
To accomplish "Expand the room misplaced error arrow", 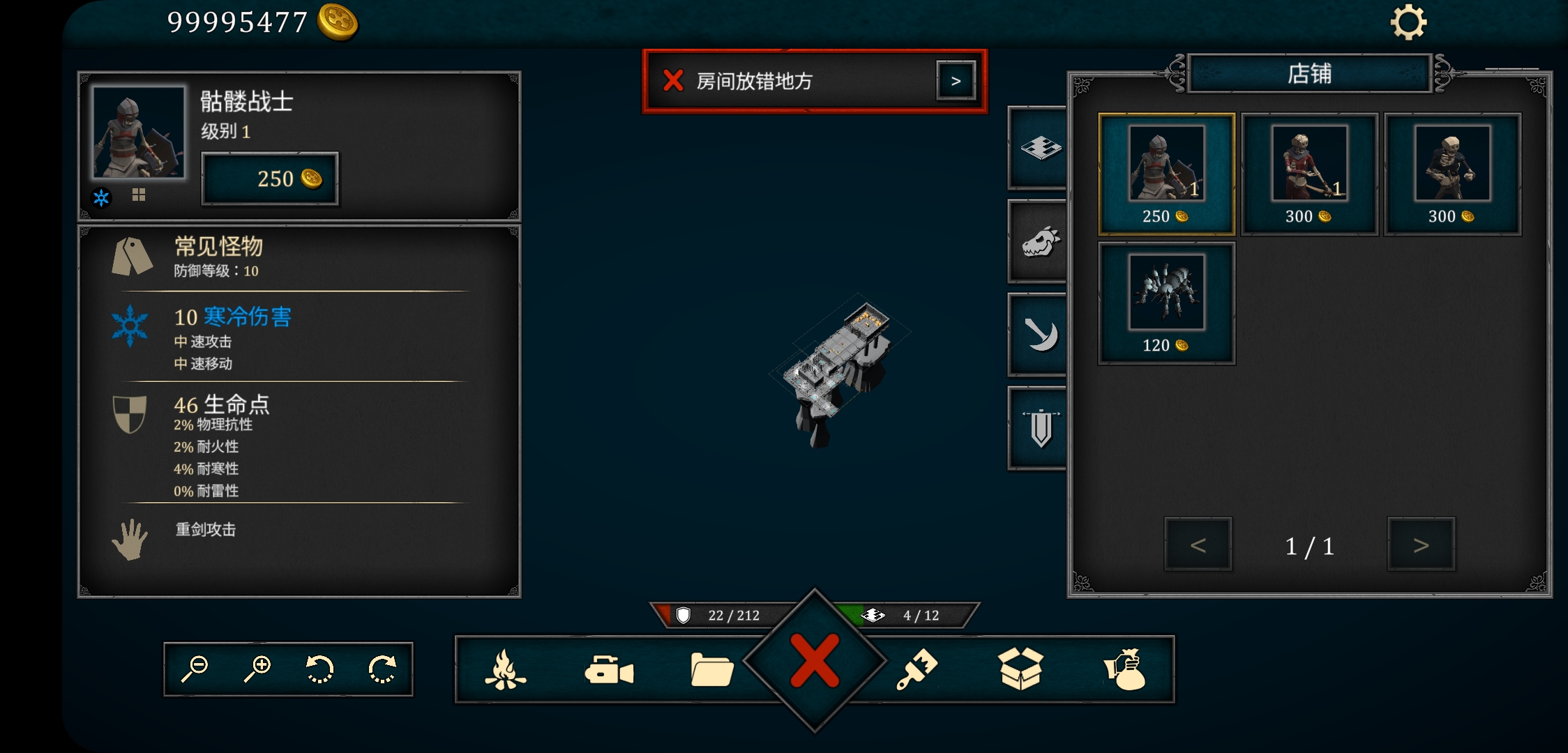I will [956, 81].
